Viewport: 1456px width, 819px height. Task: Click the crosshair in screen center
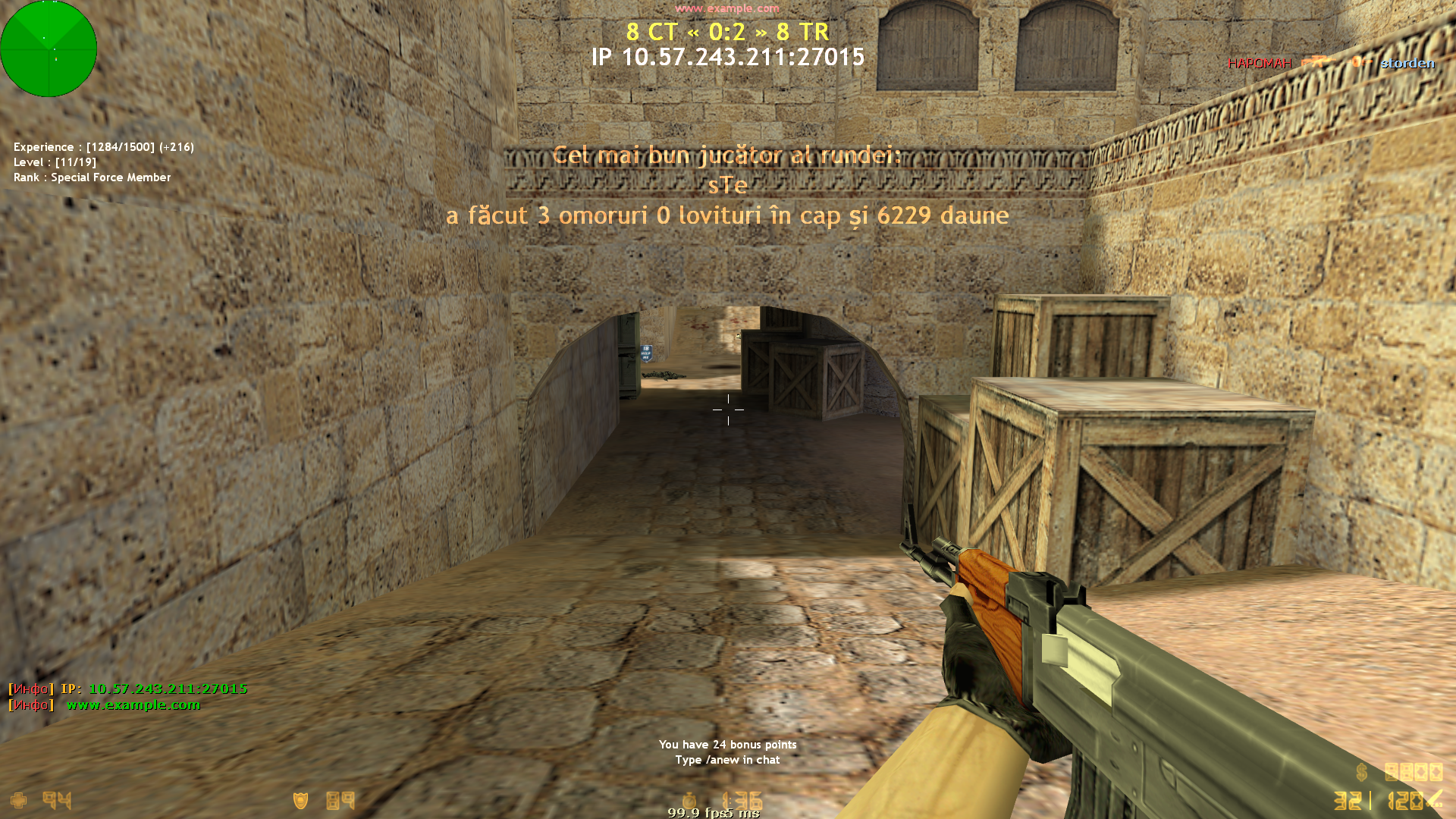(x=729, y=409)
